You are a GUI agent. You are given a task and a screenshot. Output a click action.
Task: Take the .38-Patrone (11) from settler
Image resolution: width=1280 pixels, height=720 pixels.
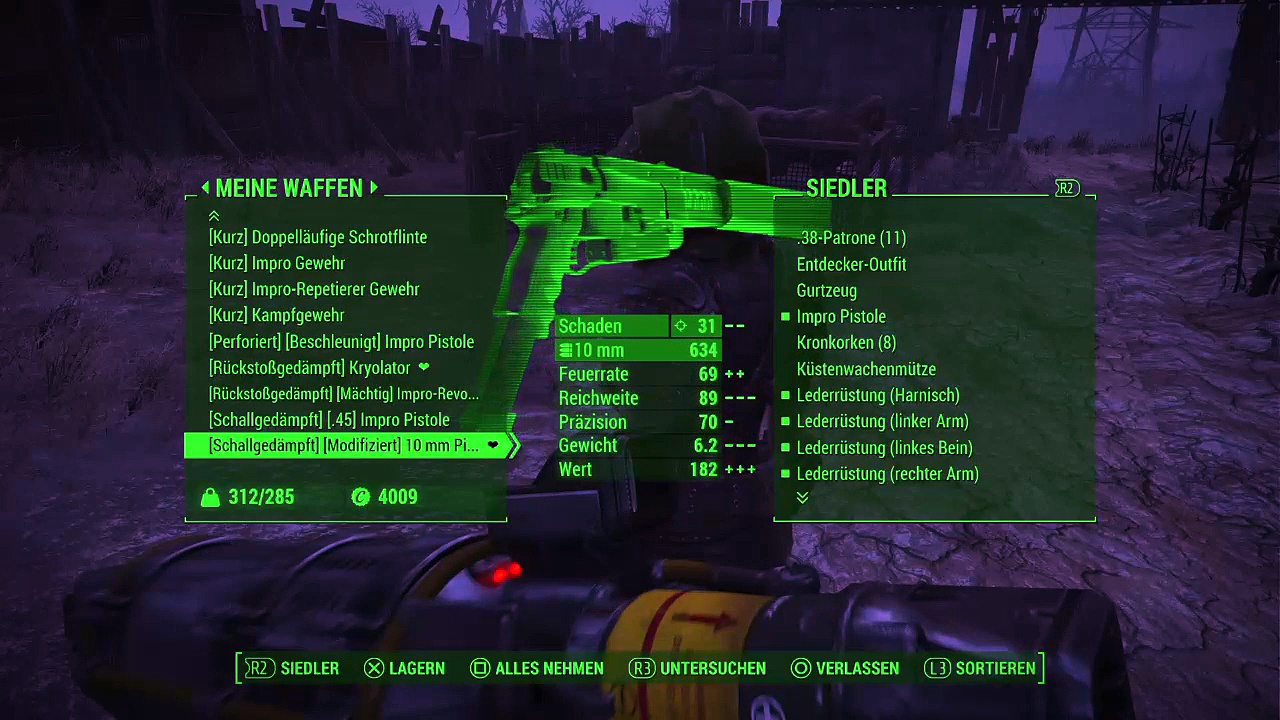(851, 238)
